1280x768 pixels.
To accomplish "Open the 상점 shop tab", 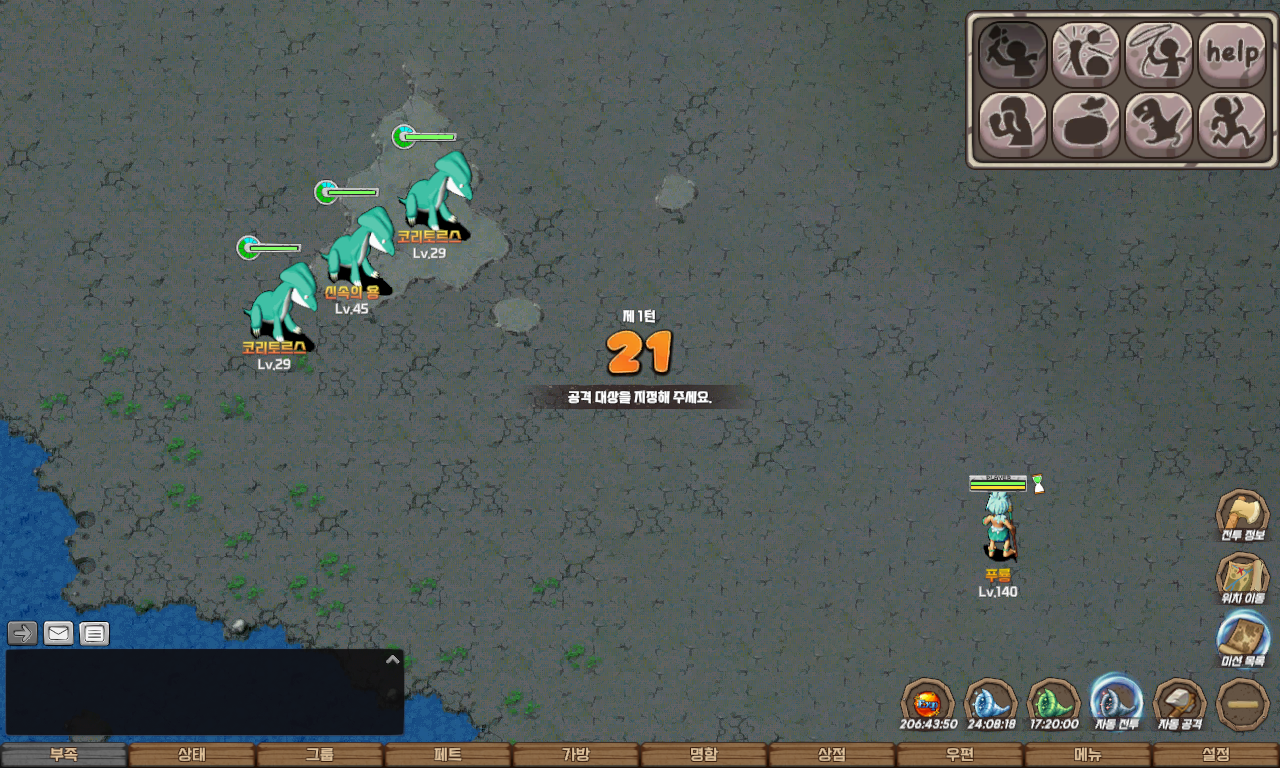I will pyautogui.click(x=832, y=755).
